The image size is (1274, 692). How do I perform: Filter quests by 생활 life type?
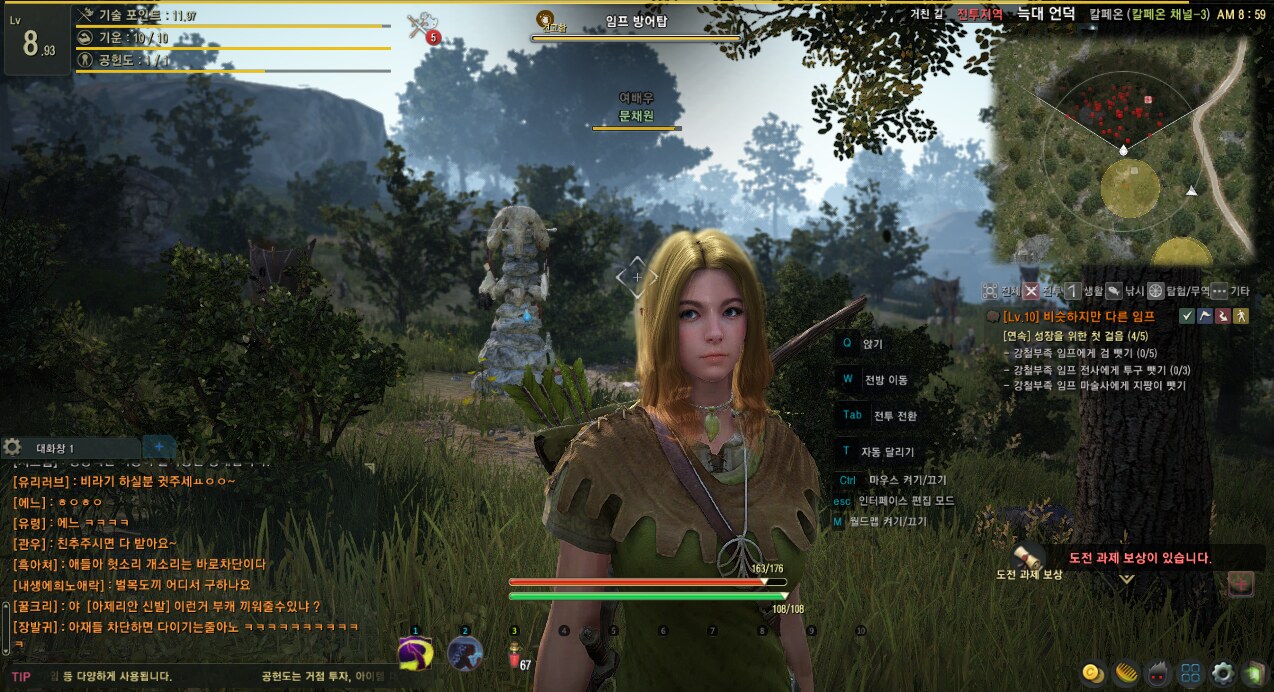pyautogui.click(x=1071, y=291)
